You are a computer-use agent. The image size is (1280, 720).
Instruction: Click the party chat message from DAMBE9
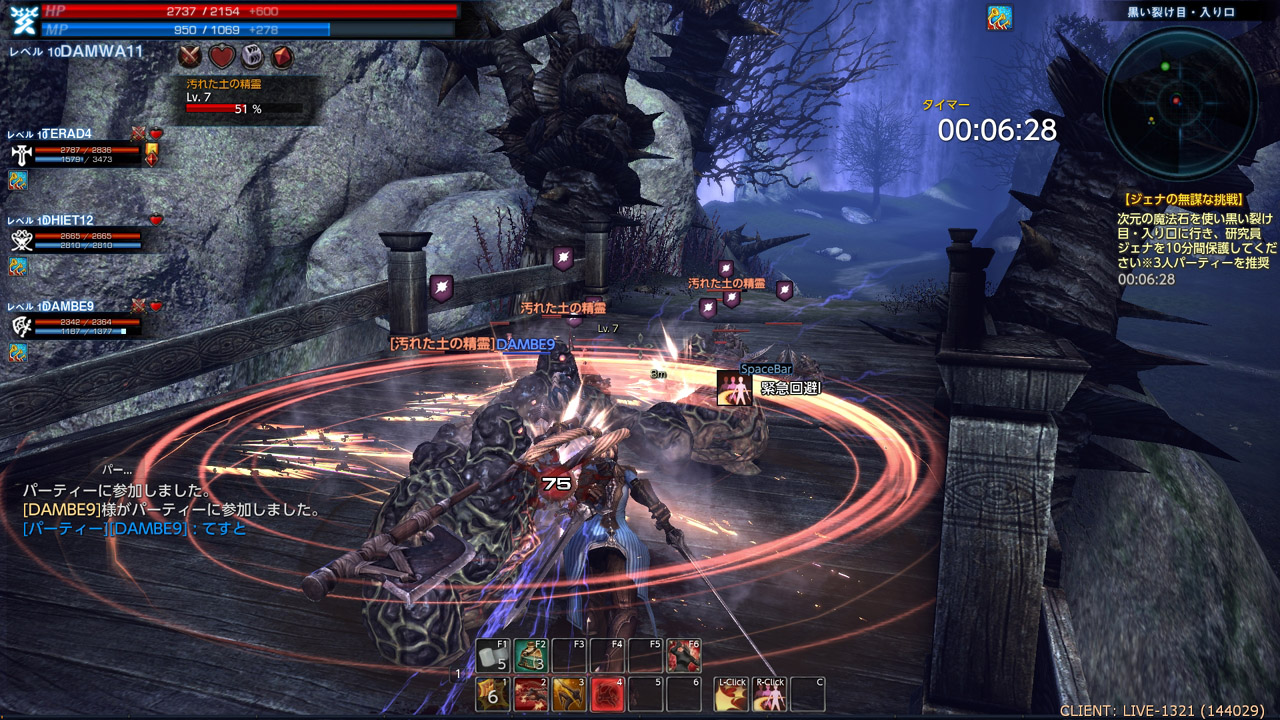pos(134,528)
